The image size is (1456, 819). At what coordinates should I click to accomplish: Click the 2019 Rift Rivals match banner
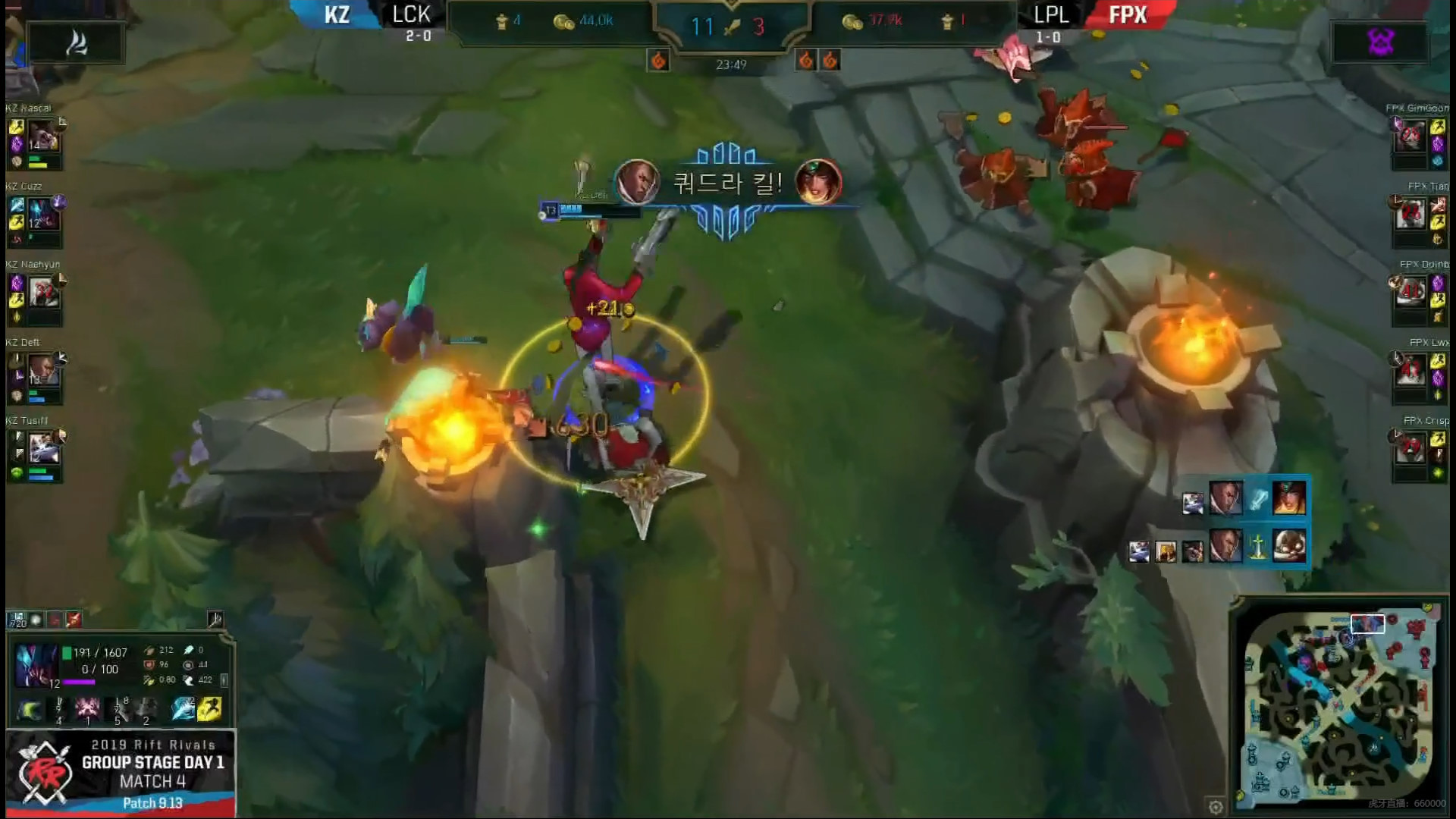(121, 772)
